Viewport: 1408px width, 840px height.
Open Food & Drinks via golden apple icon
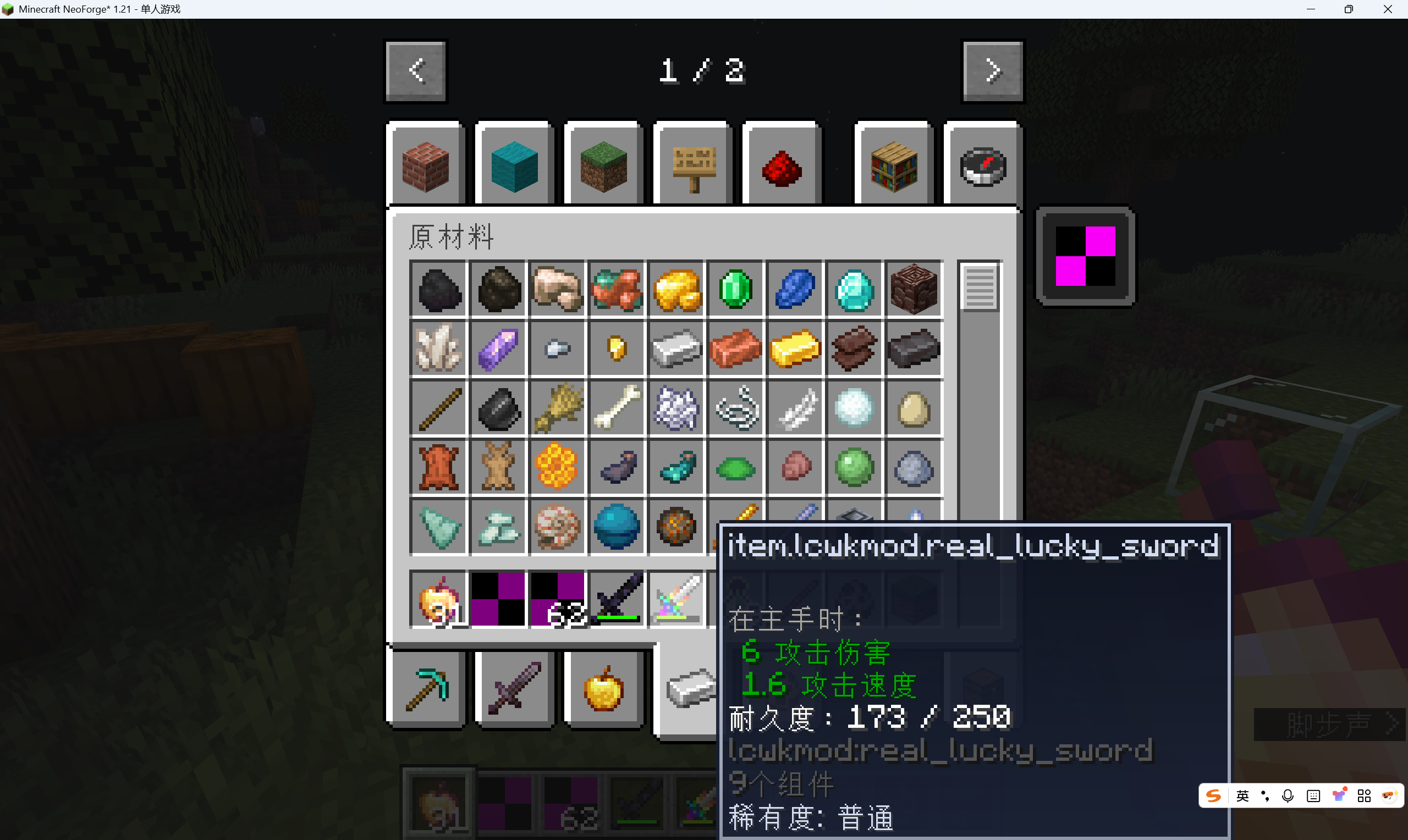(602, 688)
